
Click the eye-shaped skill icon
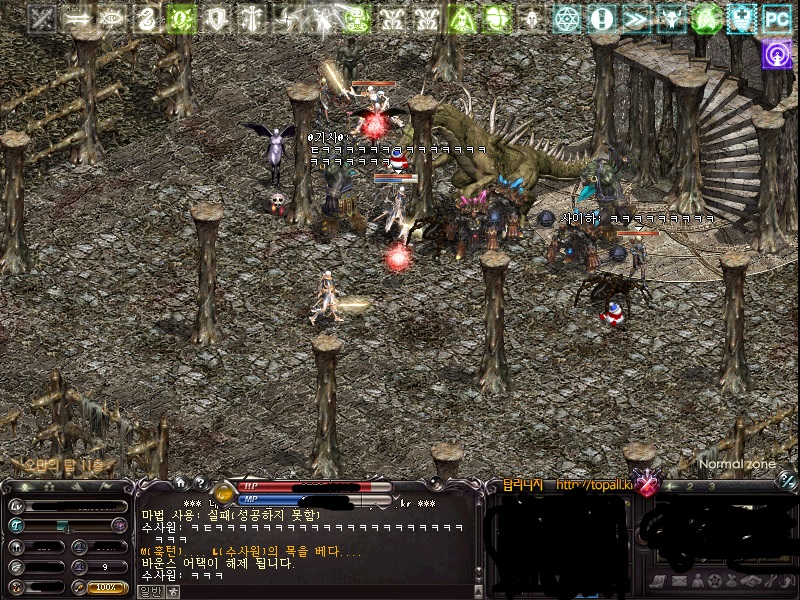(111, 18)
